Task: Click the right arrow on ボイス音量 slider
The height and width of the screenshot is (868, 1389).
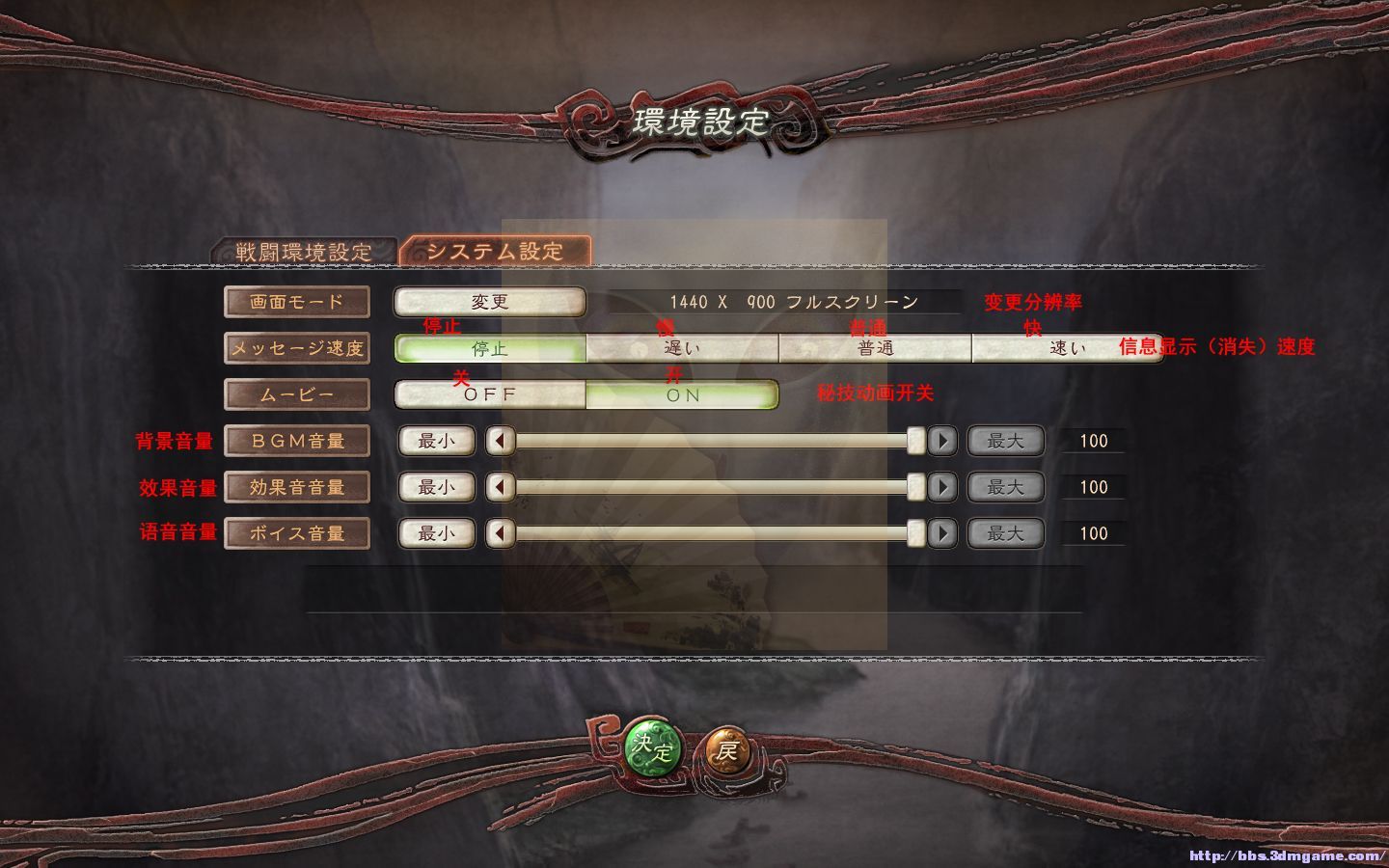Action: 943,533
